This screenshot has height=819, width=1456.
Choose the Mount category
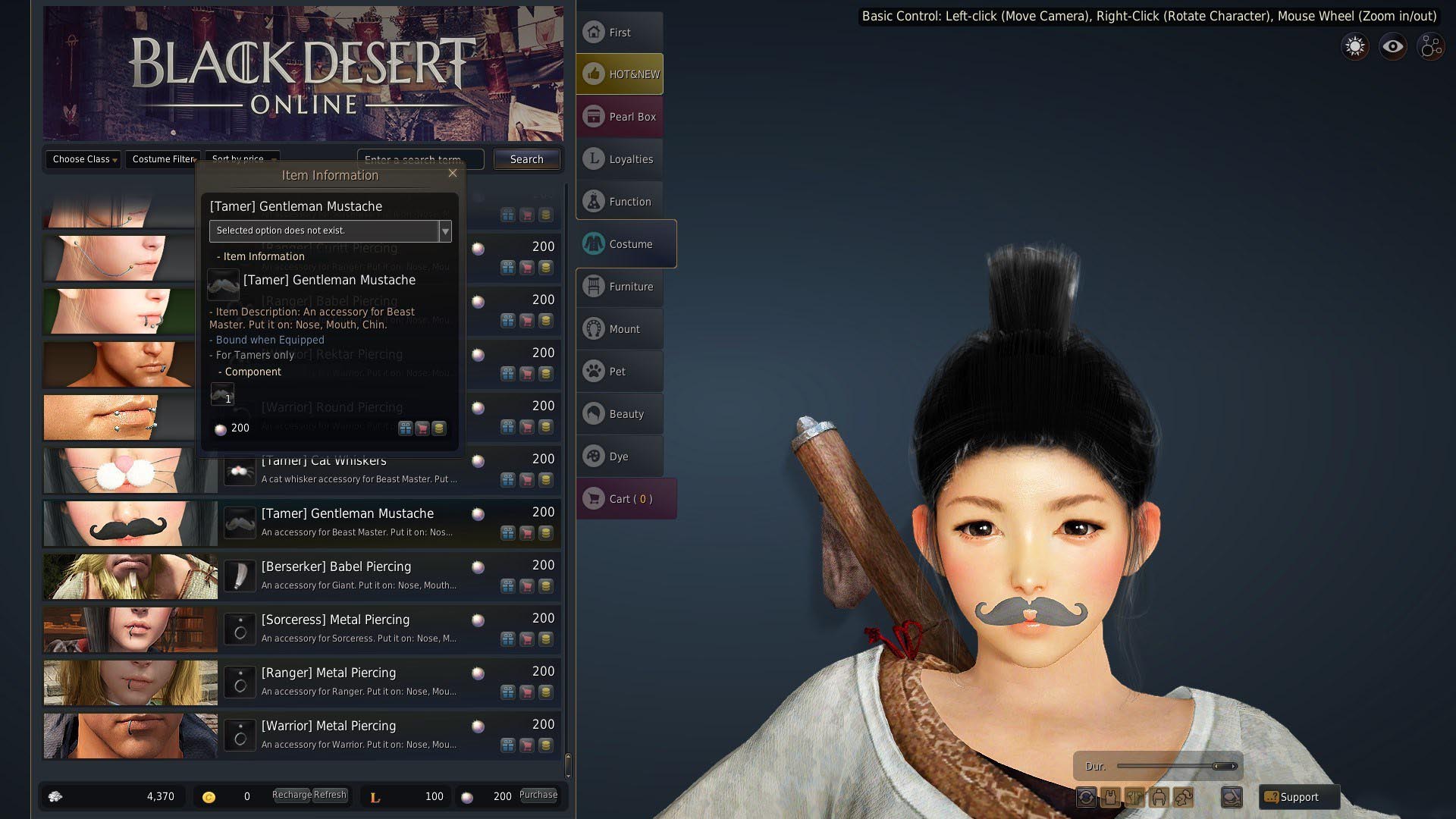click(620, 329)
